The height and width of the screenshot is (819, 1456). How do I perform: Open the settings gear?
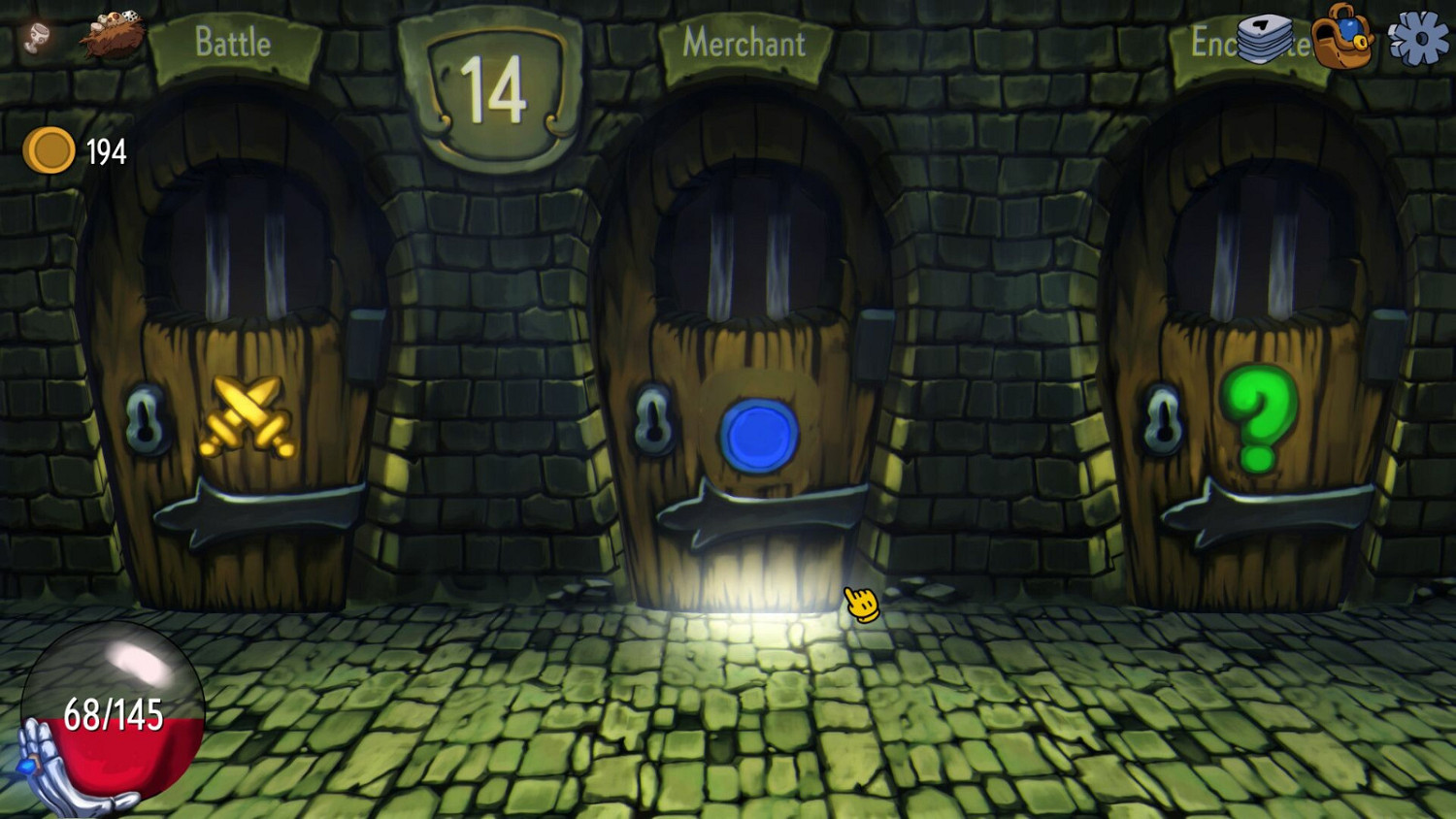pos(1419,39)
